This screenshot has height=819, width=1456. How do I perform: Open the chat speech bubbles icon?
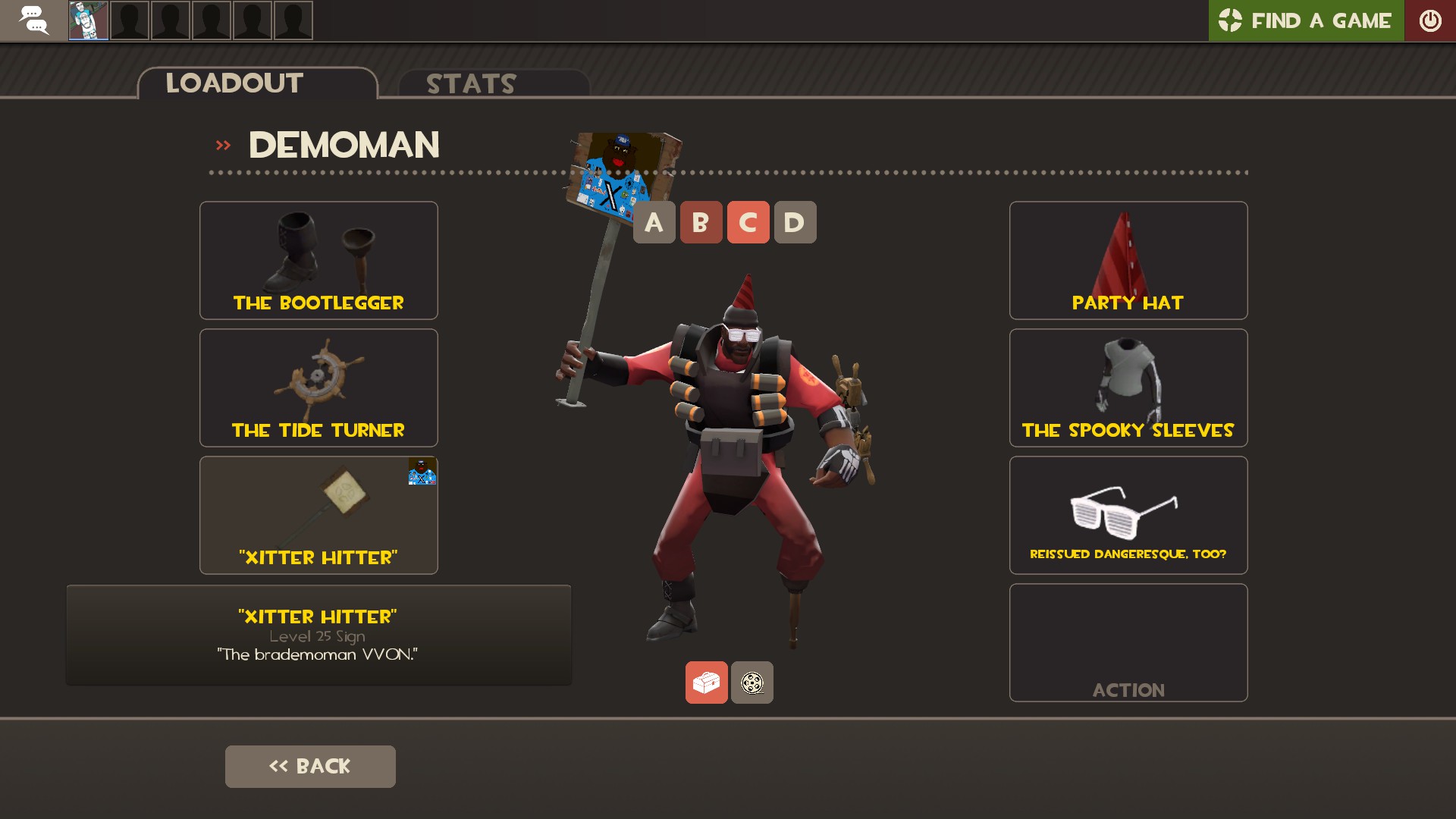pyautogui.click(x=33, y=20)
